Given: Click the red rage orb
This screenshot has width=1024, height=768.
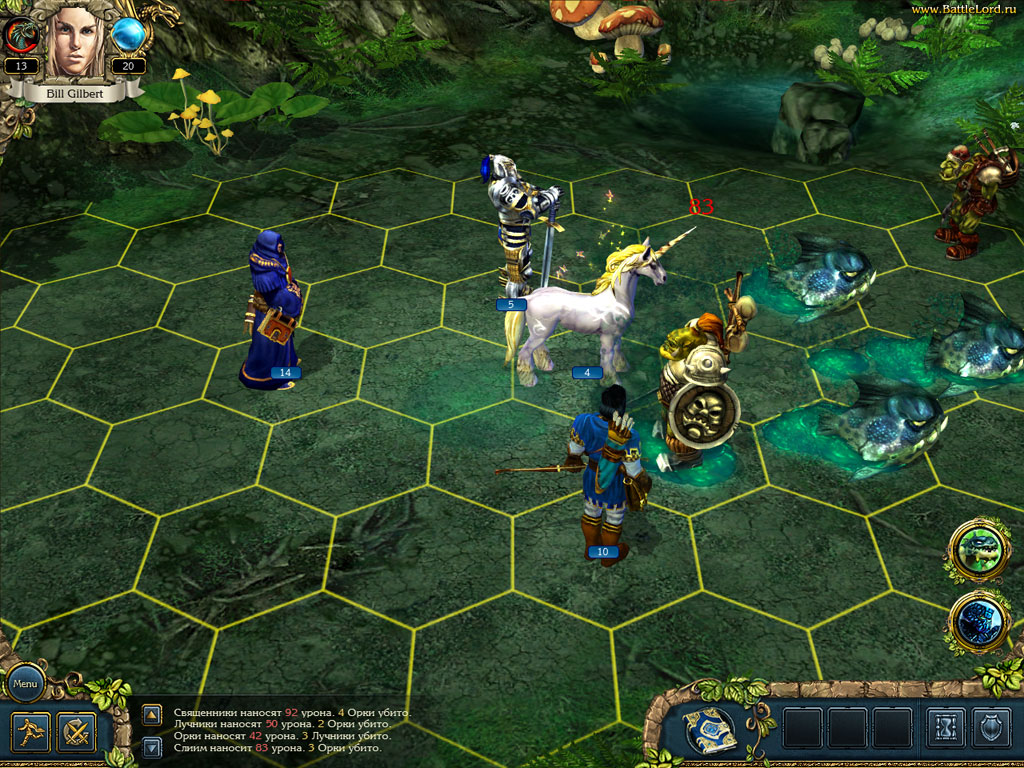Looking at the screenshot, I should tap(21, 36).
